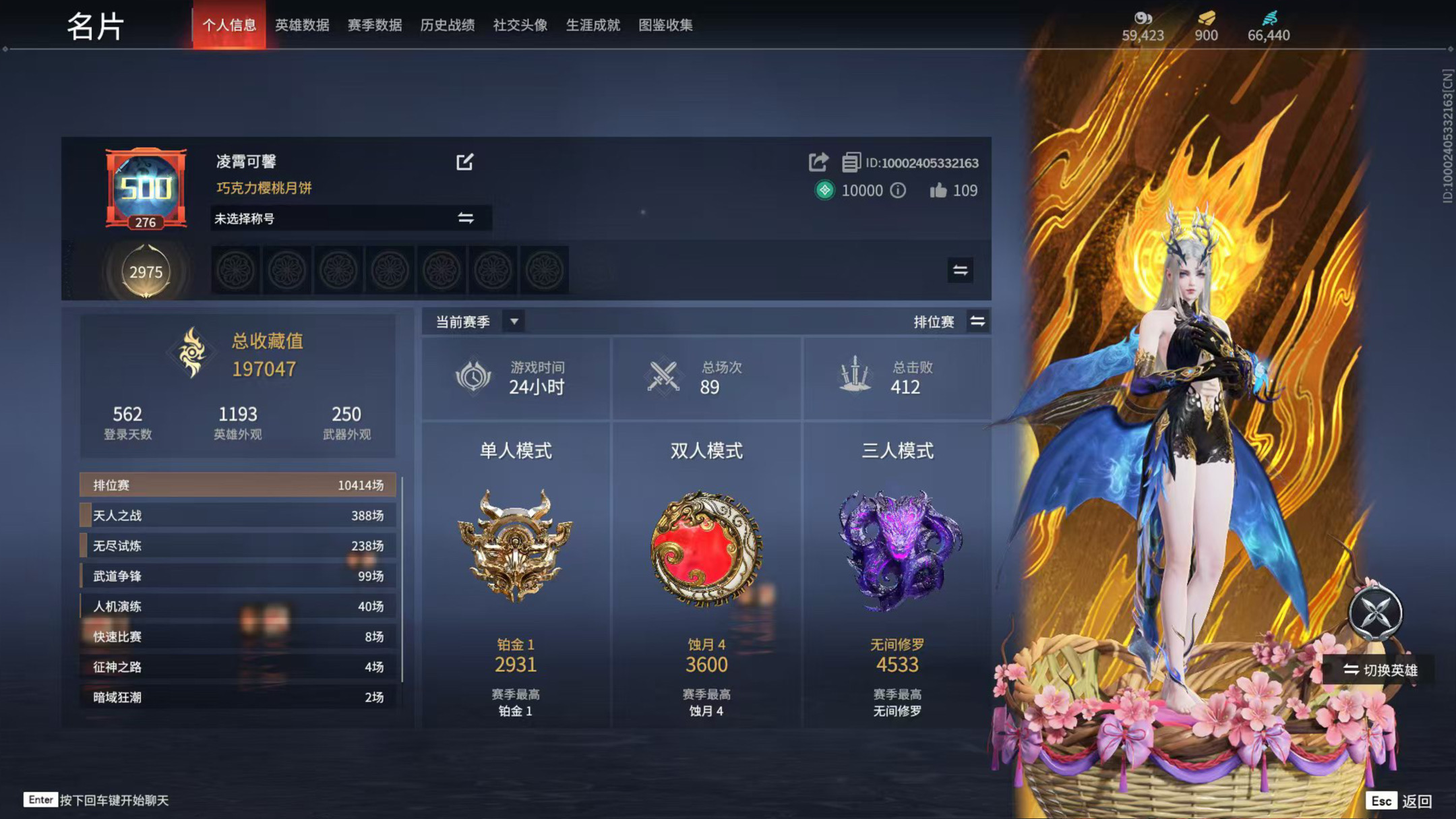
Task: Expand the 排位赛 match list entry
Action: [x=239, y=485]
